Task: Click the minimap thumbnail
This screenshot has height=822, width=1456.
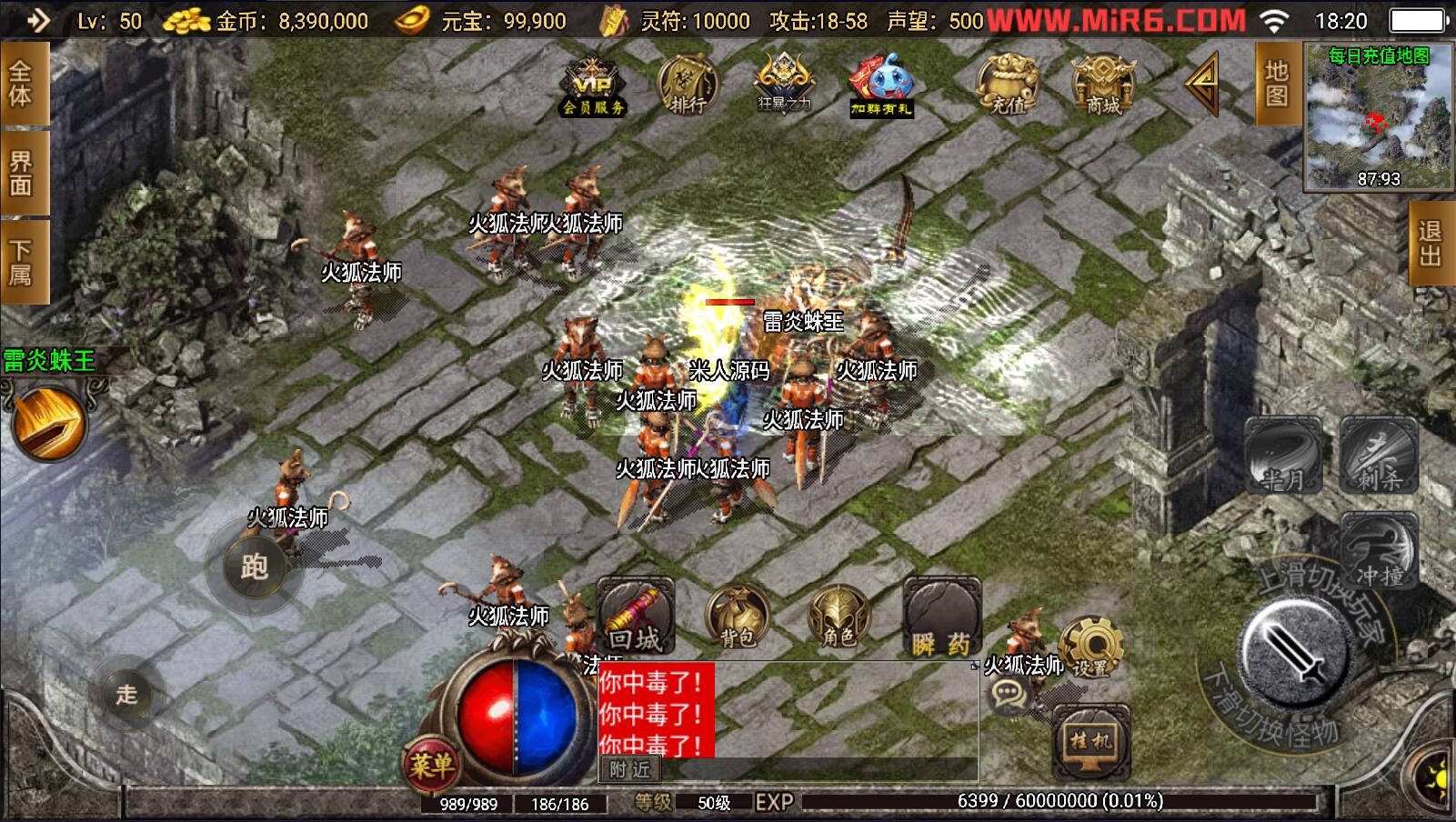Action: pos(1379,116)
